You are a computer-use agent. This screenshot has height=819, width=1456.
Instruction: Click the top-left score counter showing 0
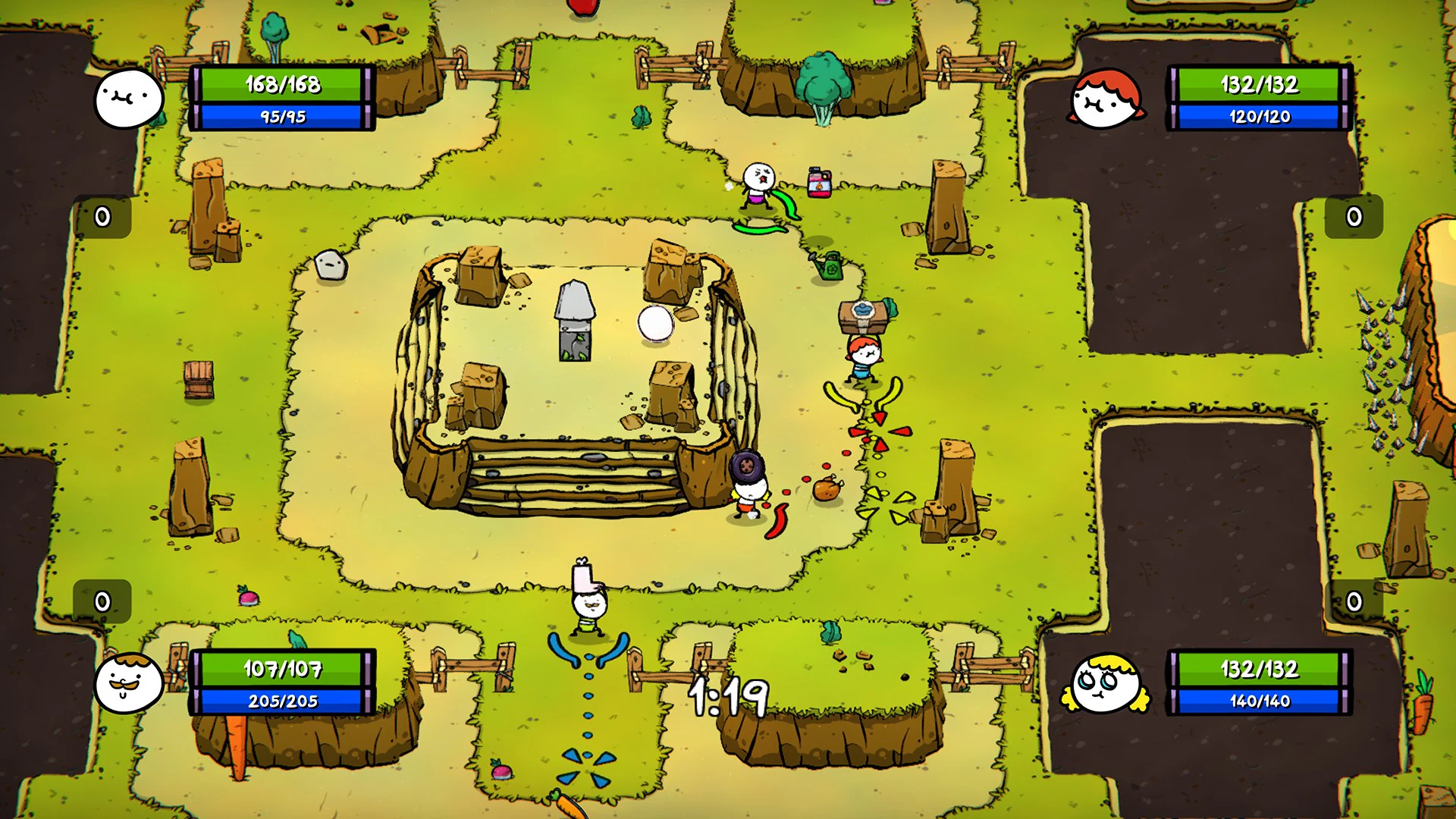click(102, 215)
